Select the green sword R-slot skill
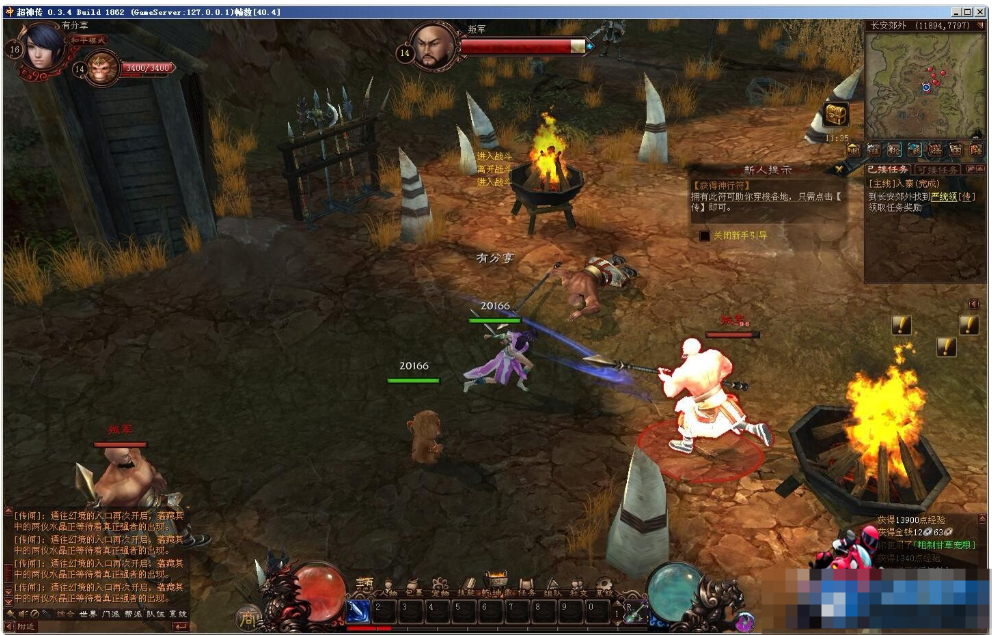This screenshot has height=635, width=992. coord(634,611)
